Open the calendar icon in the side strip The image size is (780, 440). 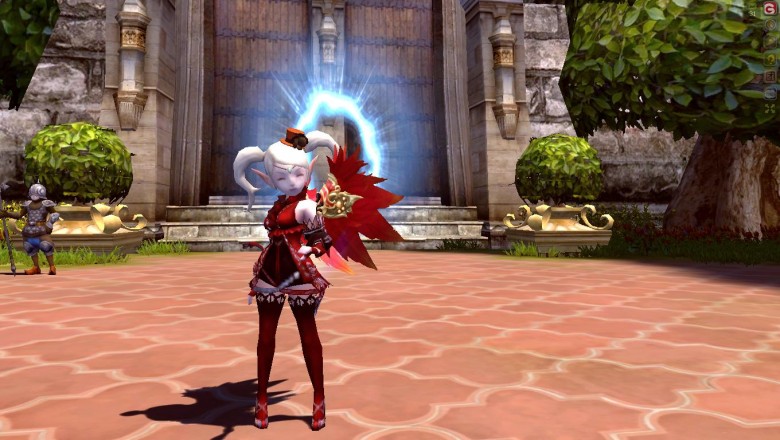point(770,75)
